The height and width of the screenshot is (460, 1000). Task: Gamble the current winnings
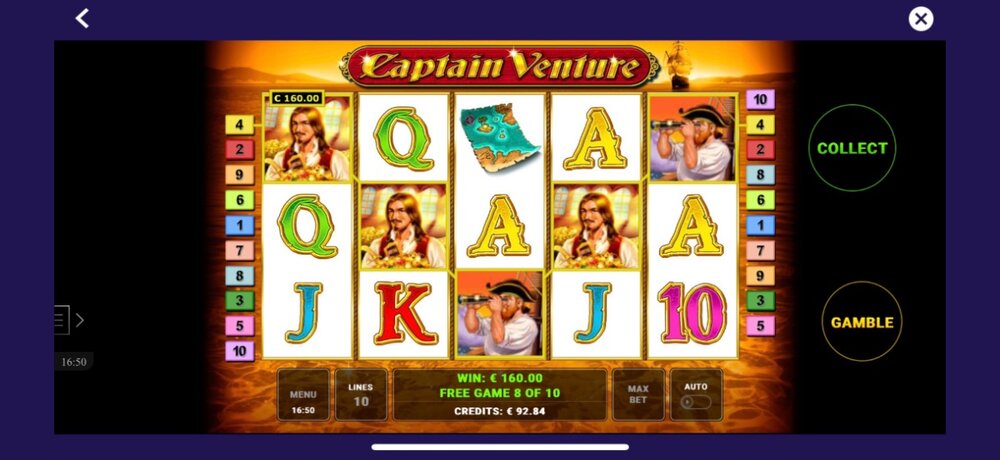[x=861, y=322]
